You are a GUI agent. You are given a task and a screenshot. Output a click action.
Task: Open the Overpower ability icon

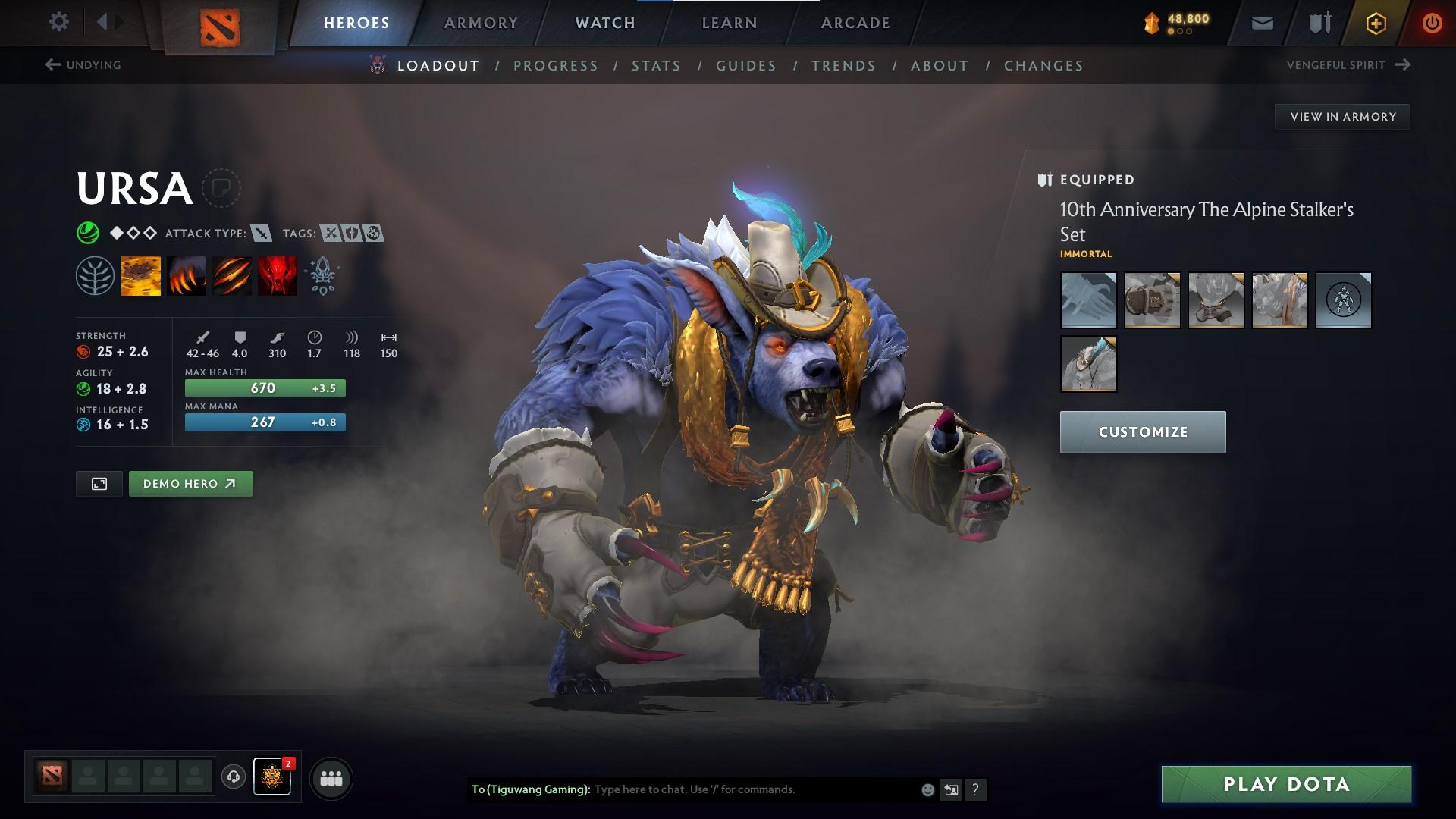(187, 275)
